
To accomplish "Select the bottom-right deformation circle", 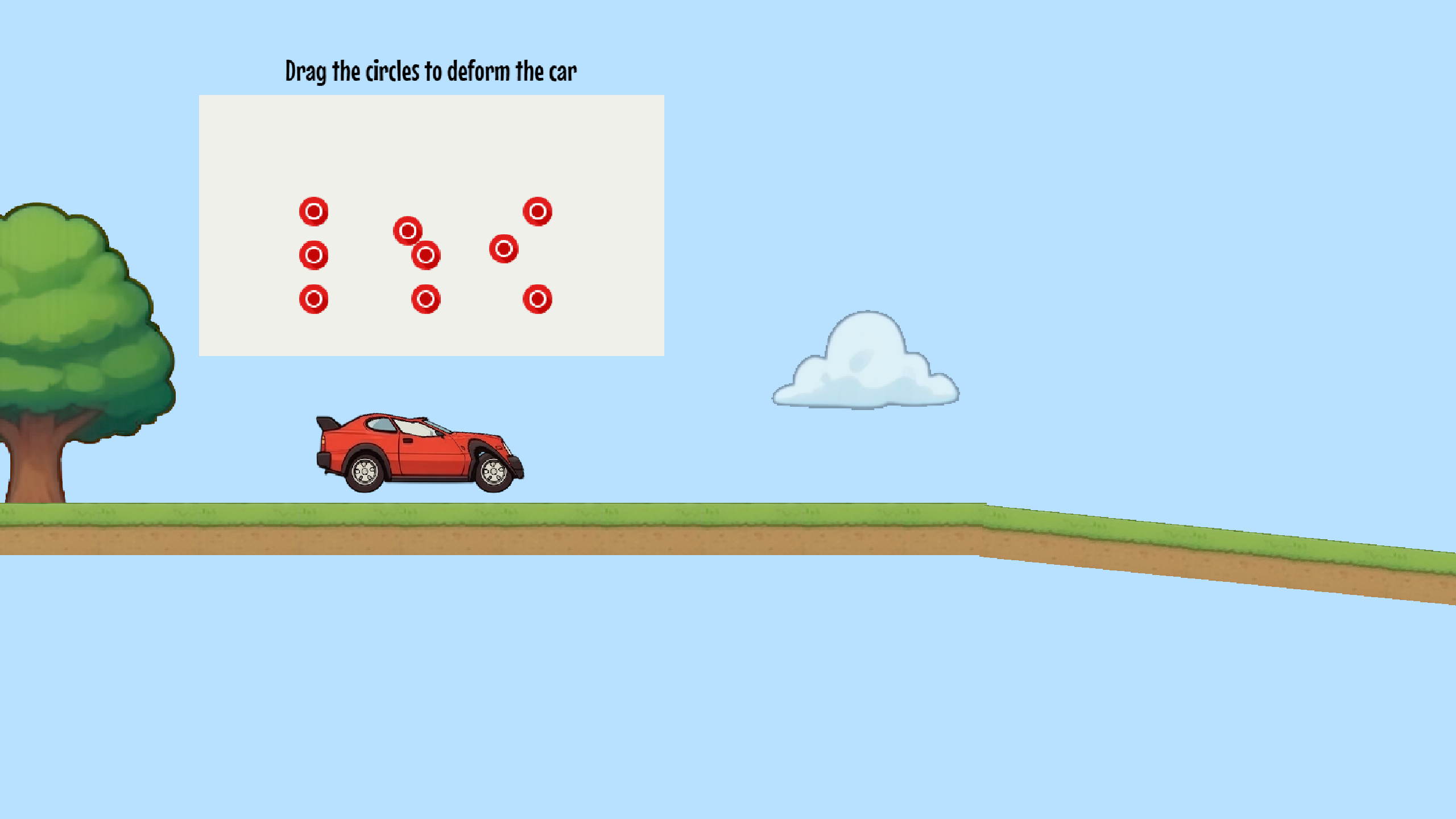I will pos(538,297).
